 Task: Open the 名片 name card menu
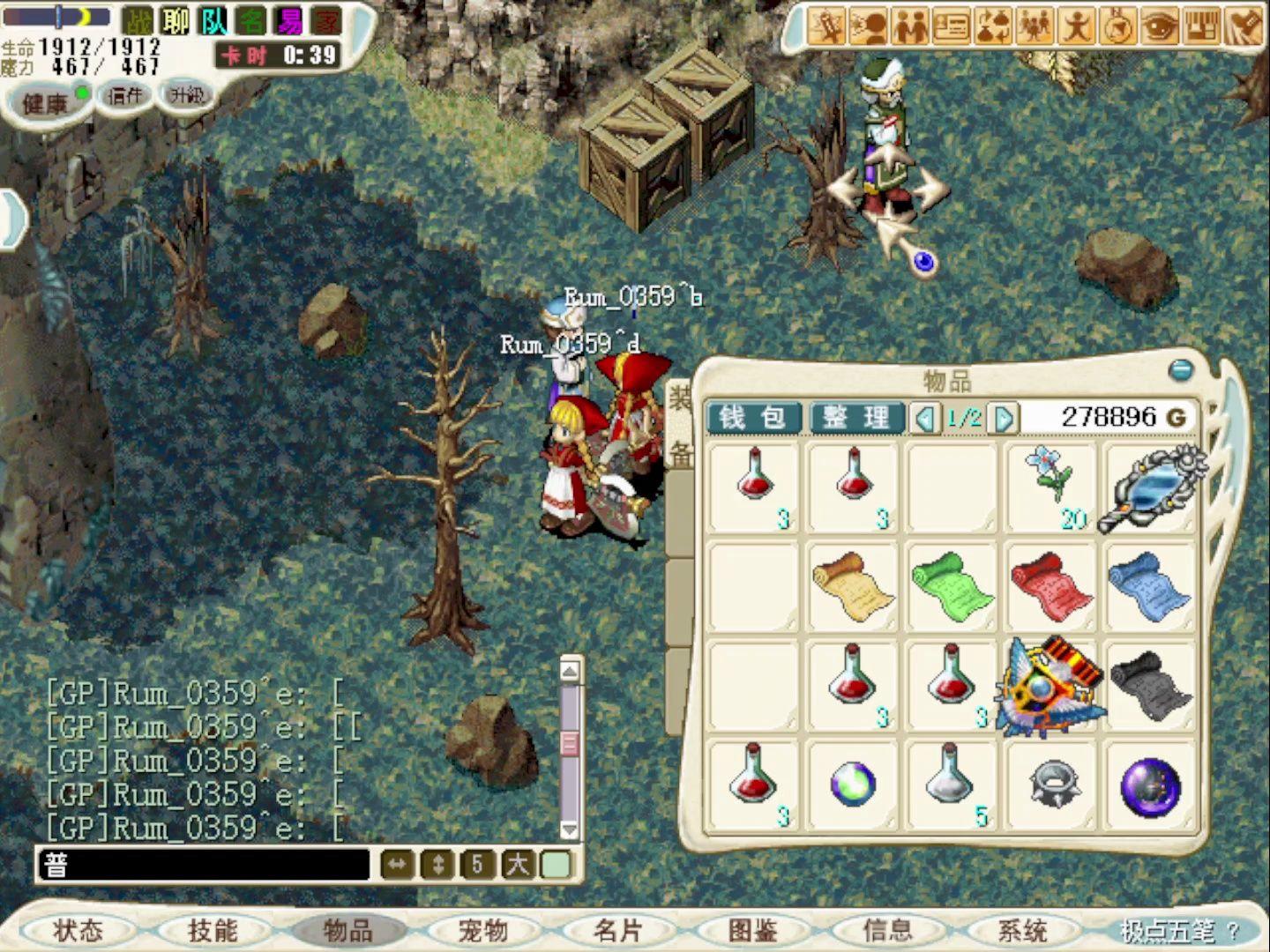(x=618, y=931)
